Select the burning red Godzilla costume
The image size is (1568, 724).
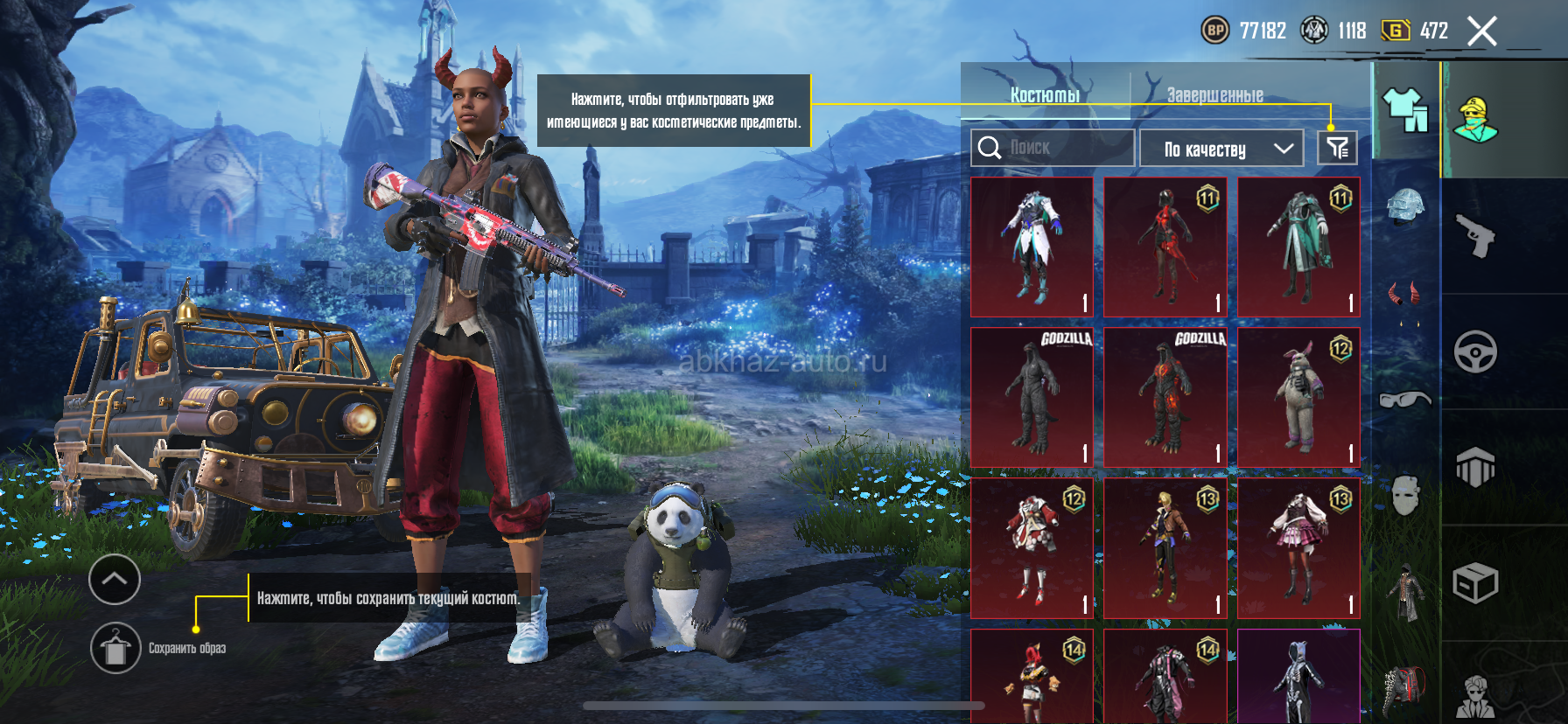tap(1165, 397)
